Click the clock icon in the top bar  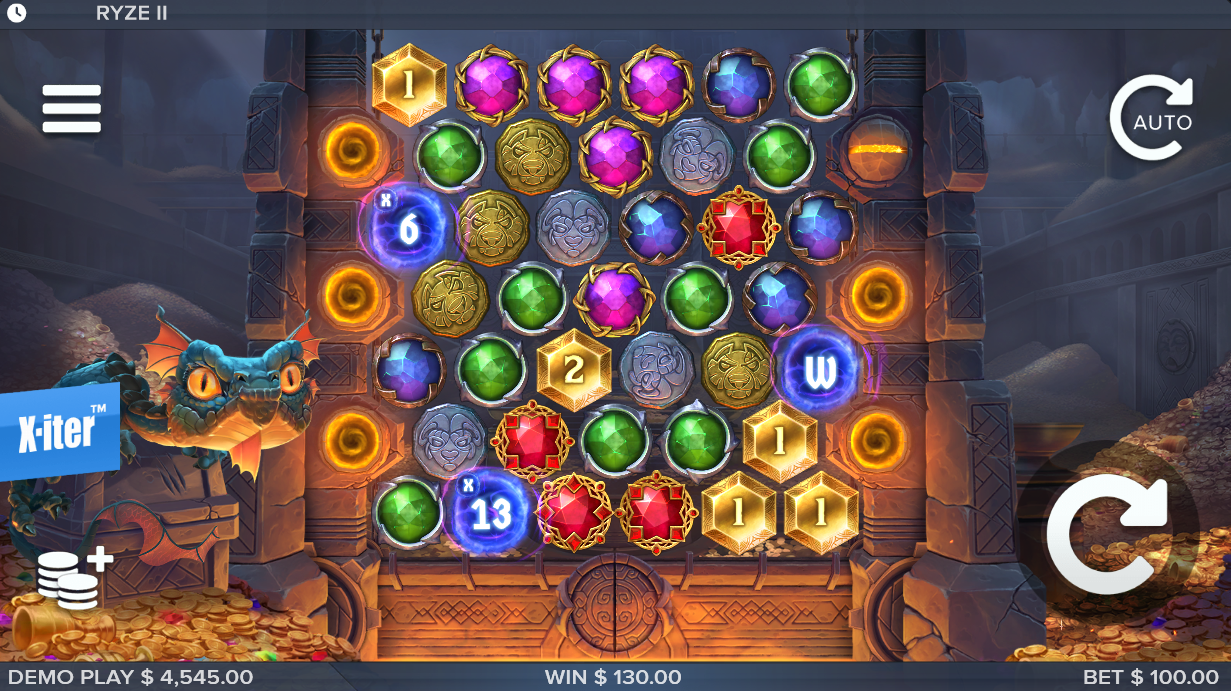click(x=16, y=13)
